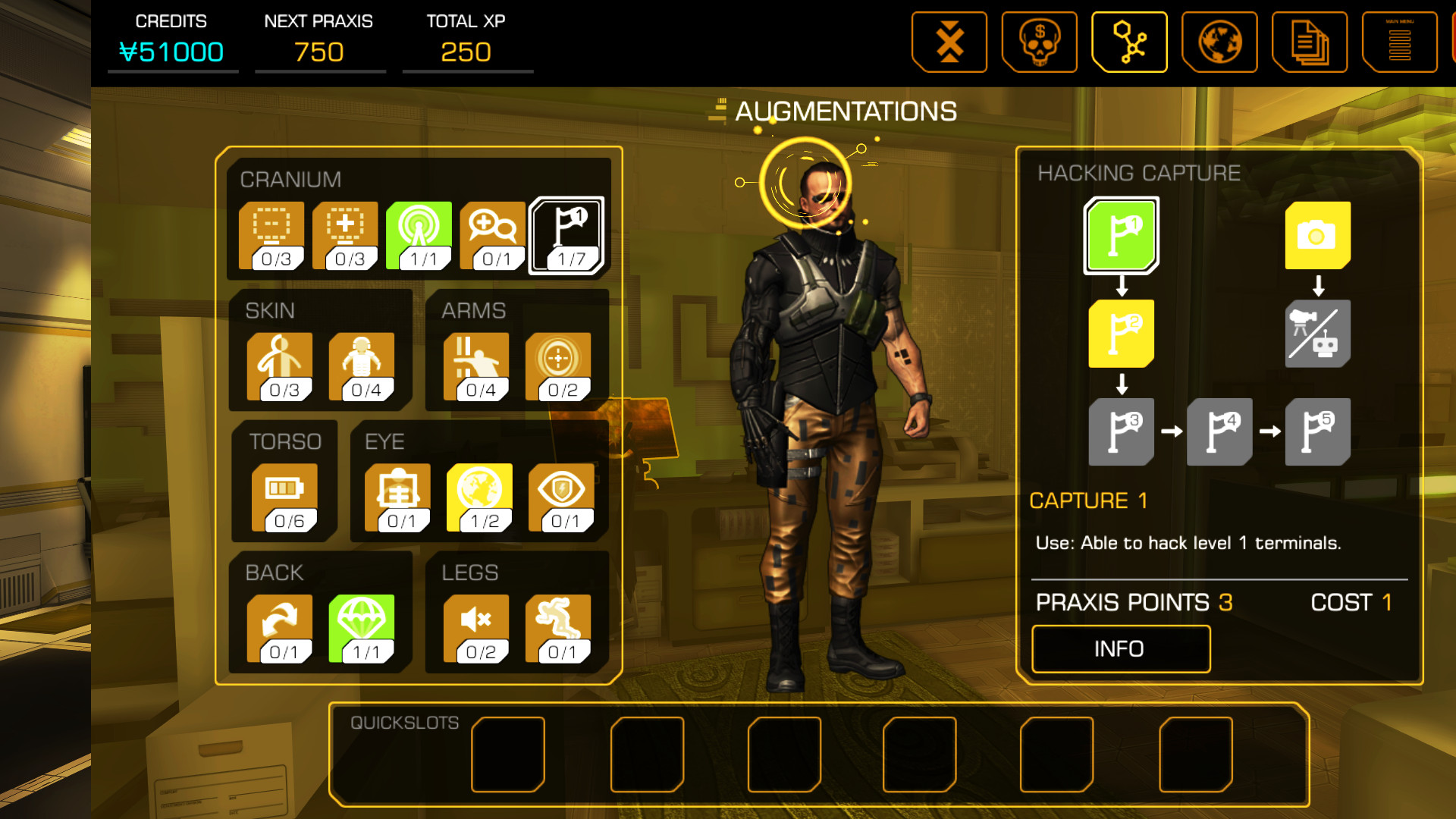This screenshot has width=1456, height=819.
Task: Select the yellow camera node in hacking tree
Action: pyautogui.click(x=1318, y=236)
